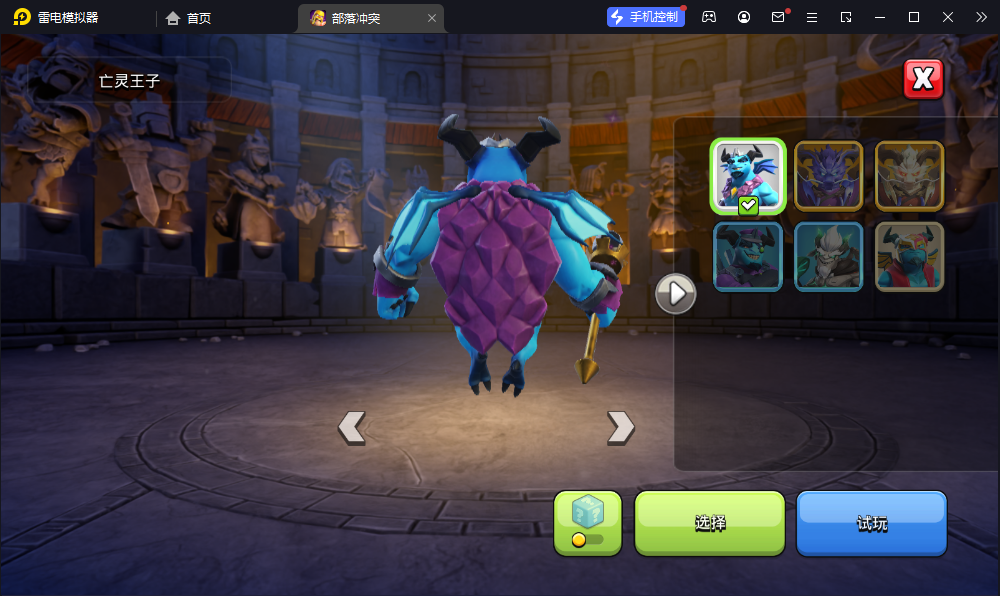Click the green 选择 (Select) button
This screenshot has height=596, width=1000.
pos(710,523)
